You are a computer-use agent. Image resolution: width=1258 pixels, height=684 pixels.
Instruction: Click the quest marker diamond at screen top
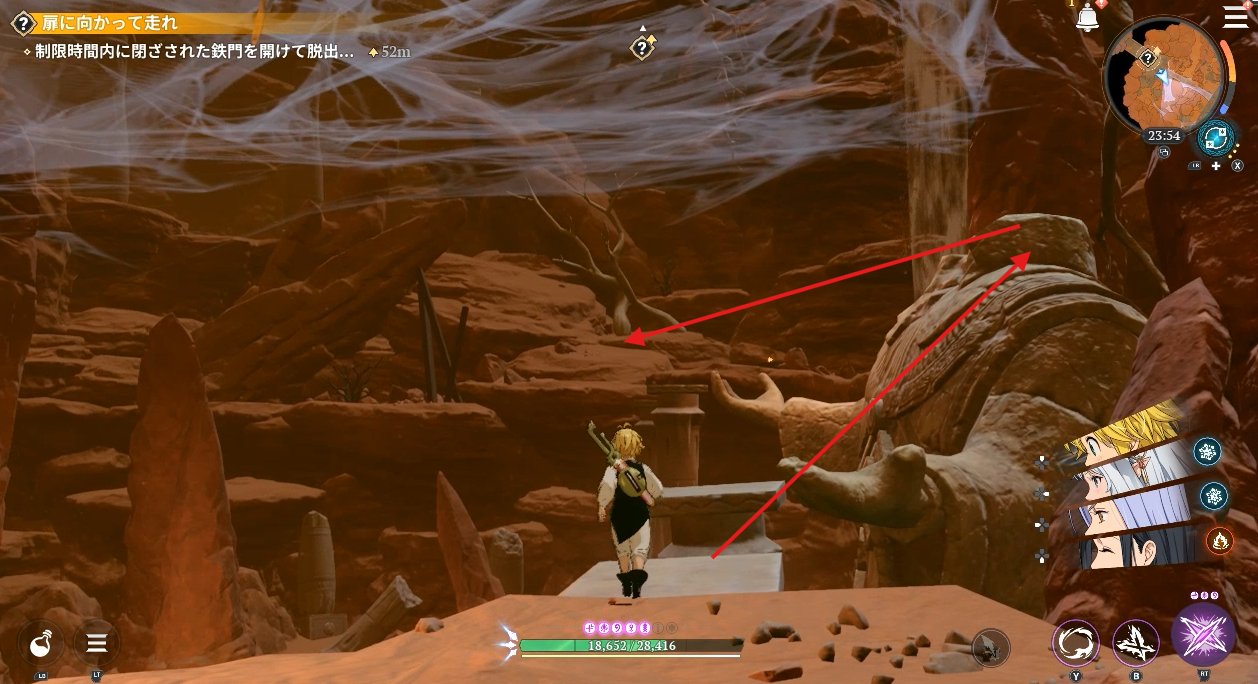(x=642, y=47)
